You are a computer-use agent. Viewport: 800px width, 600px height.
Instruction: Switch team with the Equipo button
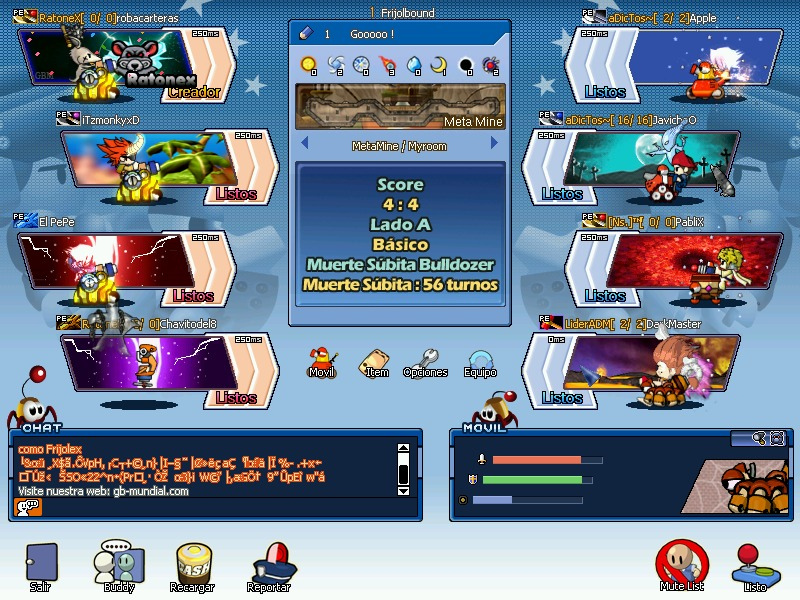[x=480, y=362]
